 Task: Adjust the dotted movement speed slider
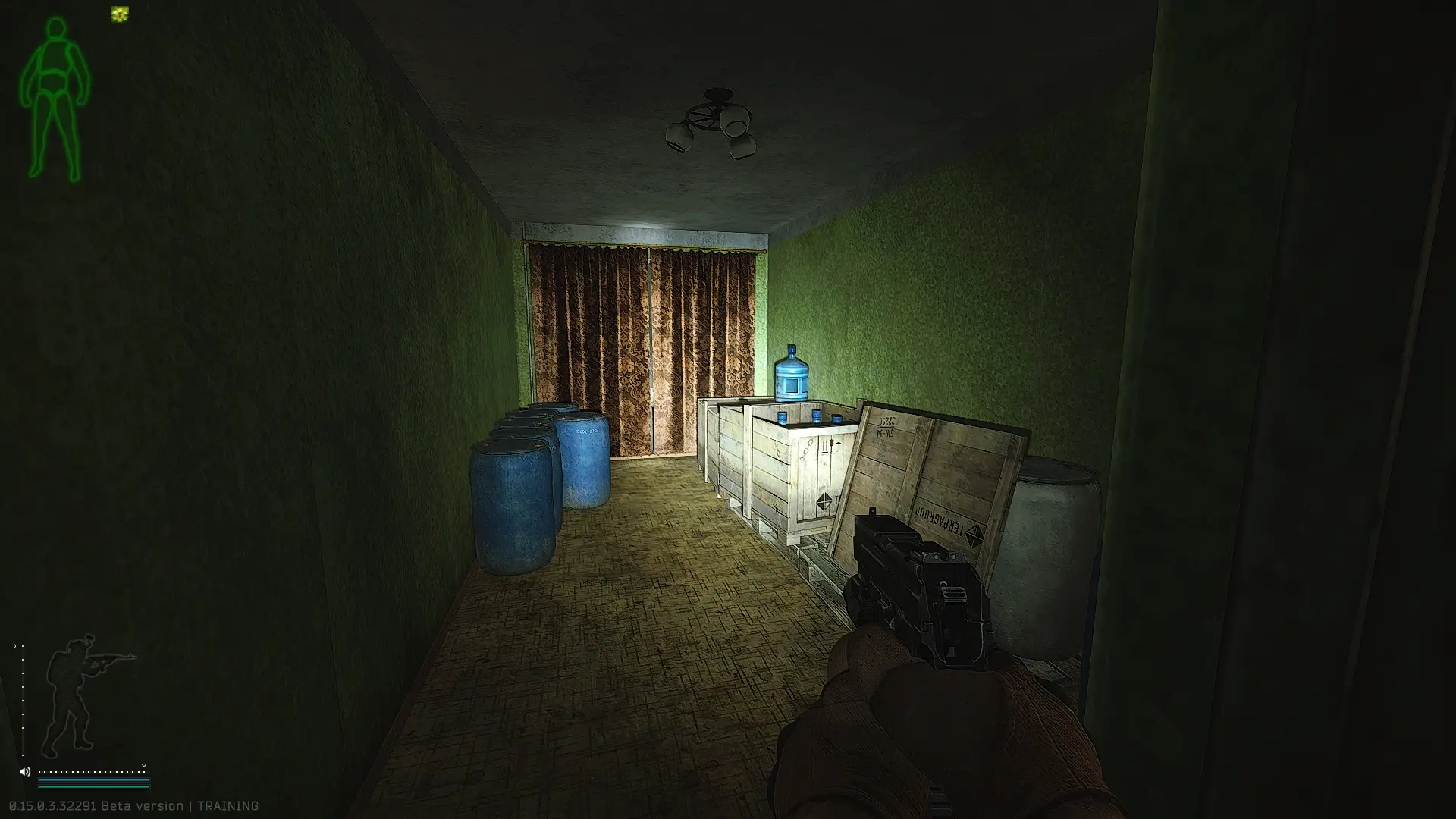93,772
